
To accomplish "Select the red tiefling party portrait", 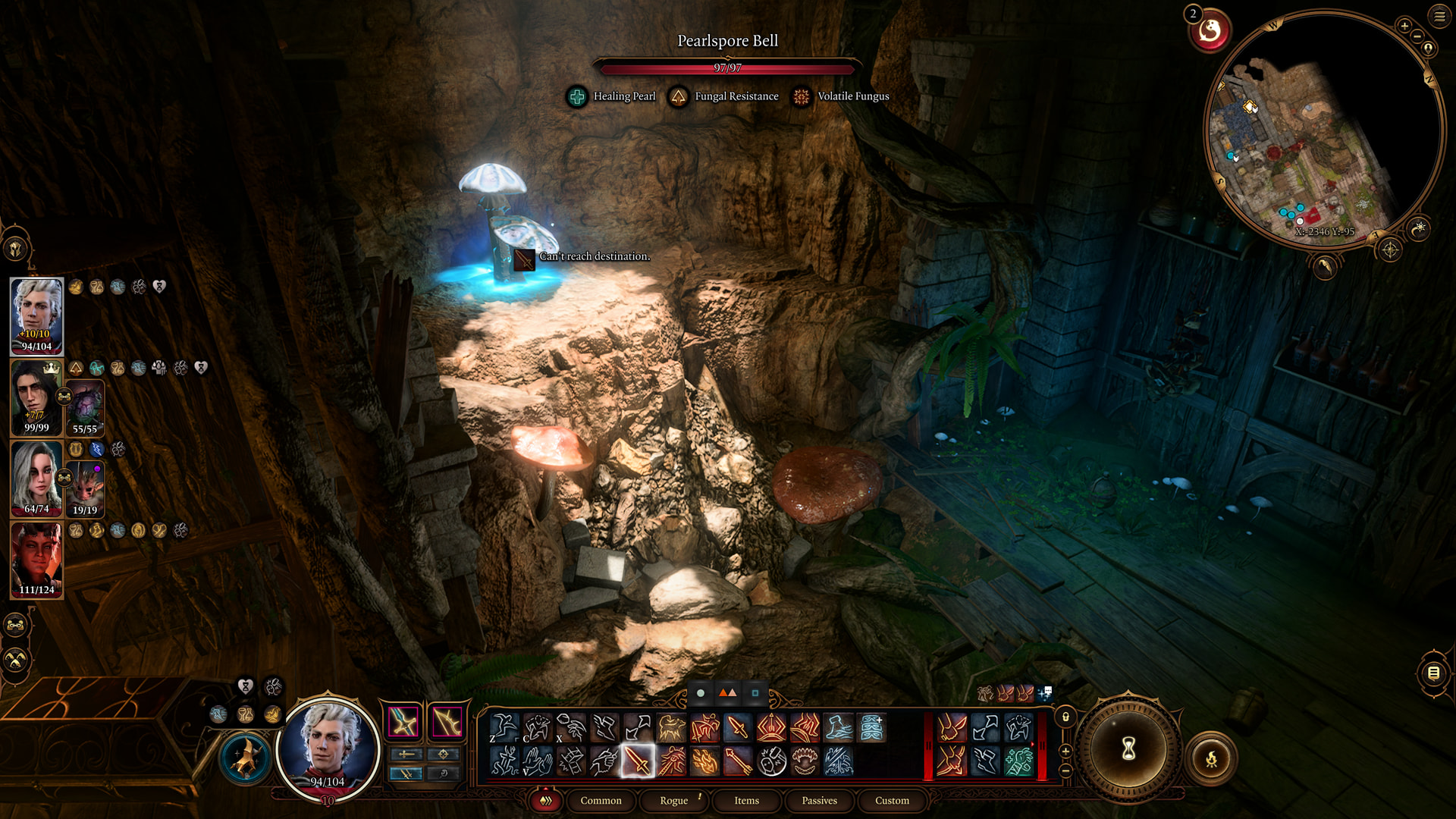I will 36,560.
